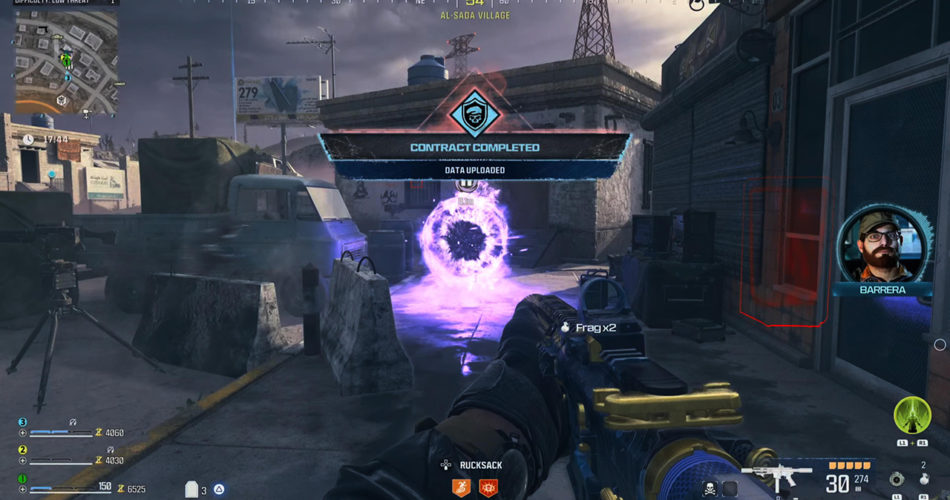Select the orange running perk icon
Screen dimensions: 950x500
point(462,487)
